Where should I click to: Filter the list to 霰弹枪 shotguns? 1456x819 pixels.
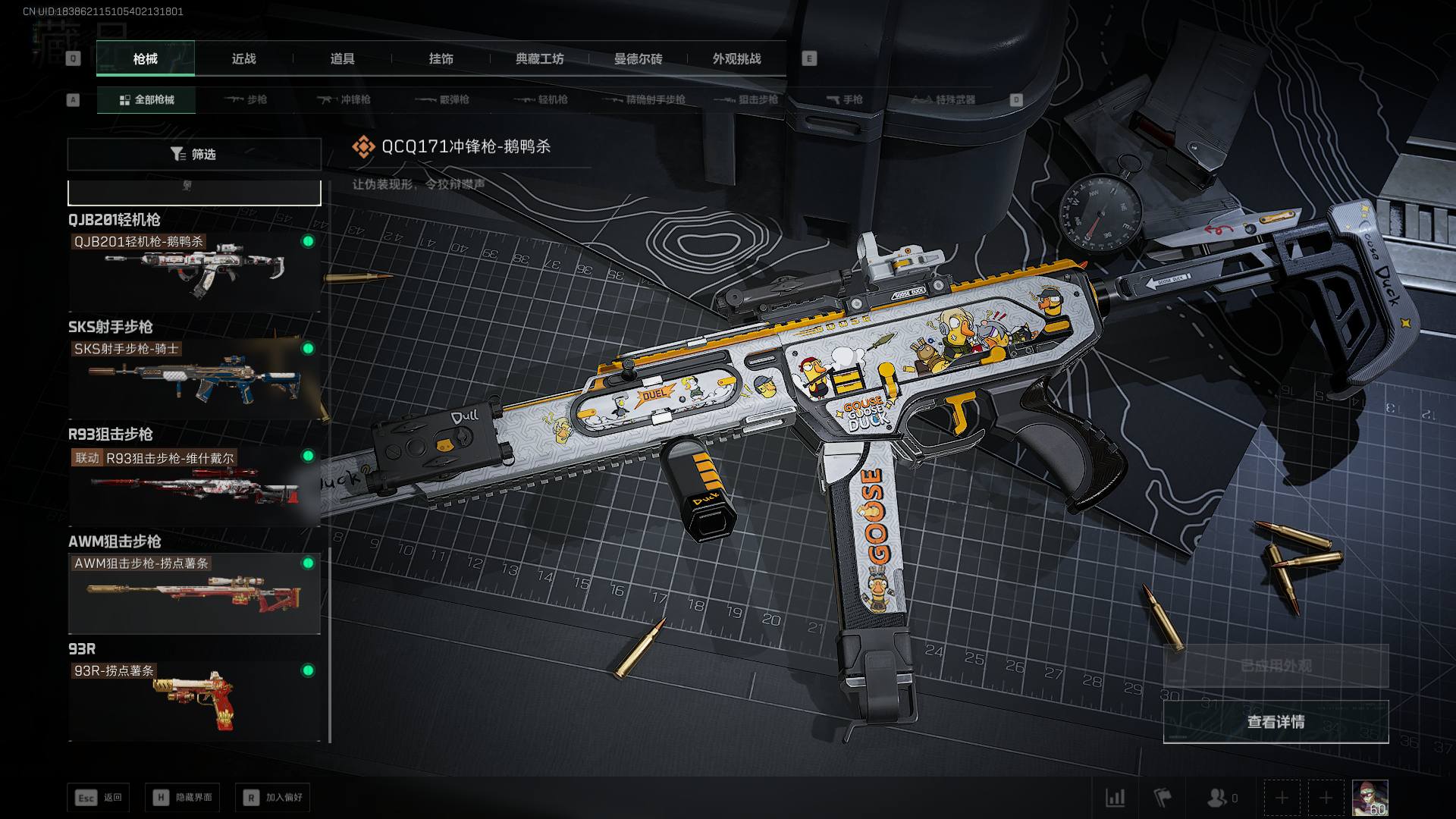coord(443,100)
